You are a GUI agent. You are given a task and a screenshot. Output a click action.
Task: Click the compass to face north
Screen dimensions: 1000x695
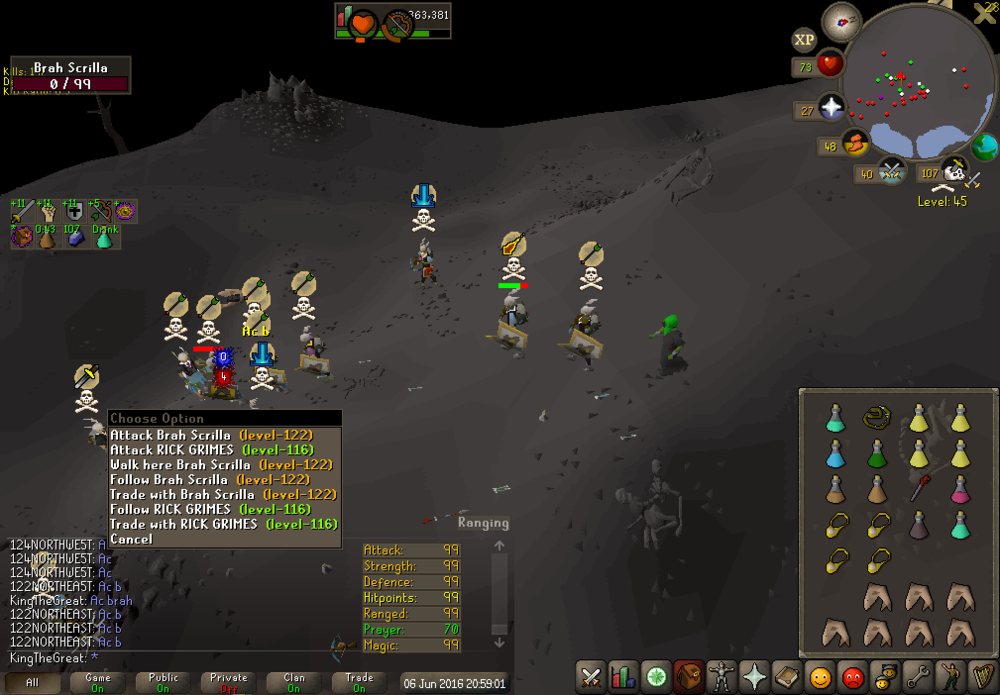click(x=842, y=22)
